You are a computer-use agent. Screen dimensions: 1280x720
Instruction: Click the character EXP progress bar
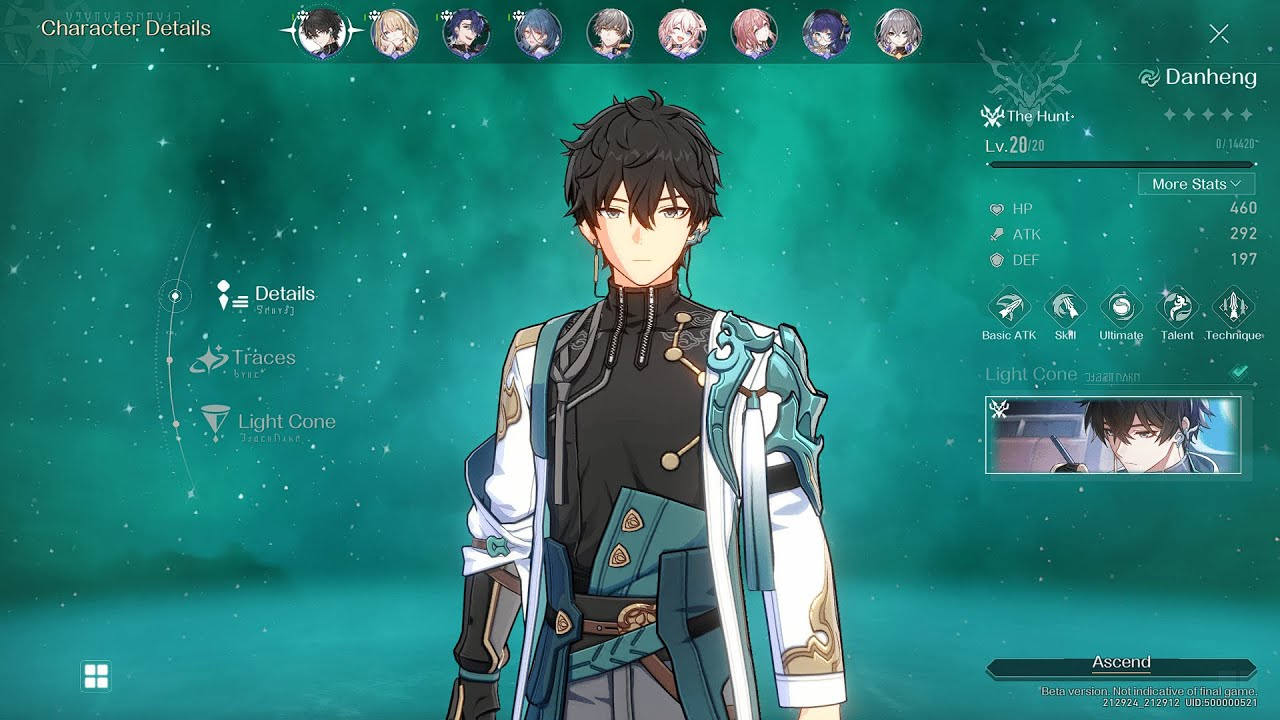[1120, 163]
